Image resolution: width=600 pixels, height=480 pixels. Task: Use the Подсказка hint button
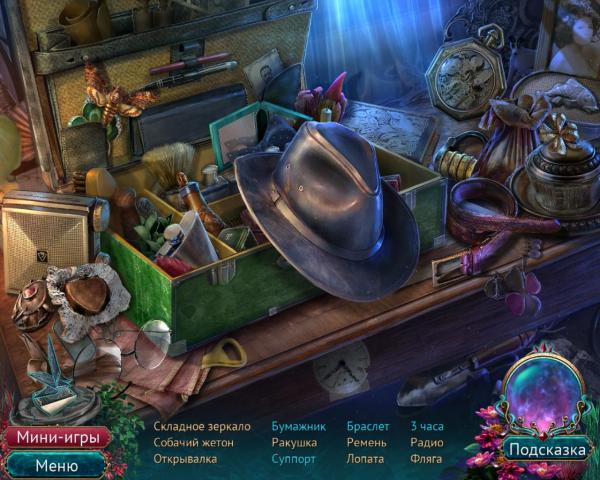tap(546, 449)
